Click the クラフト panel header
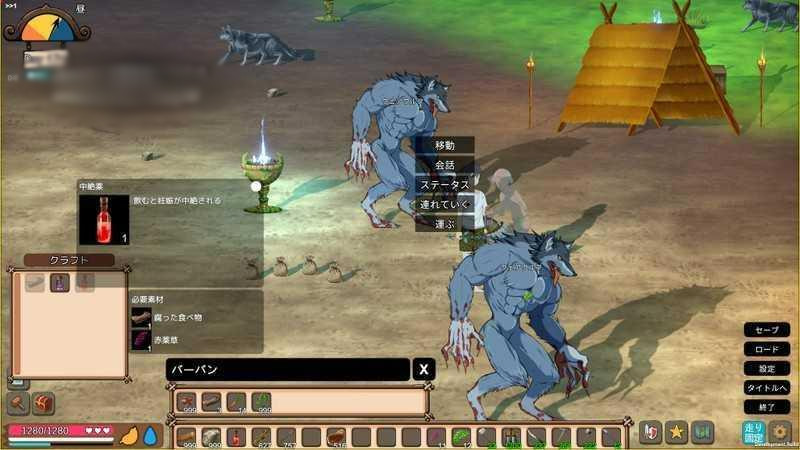Screen dimensions: 800x450 [69, 260]
